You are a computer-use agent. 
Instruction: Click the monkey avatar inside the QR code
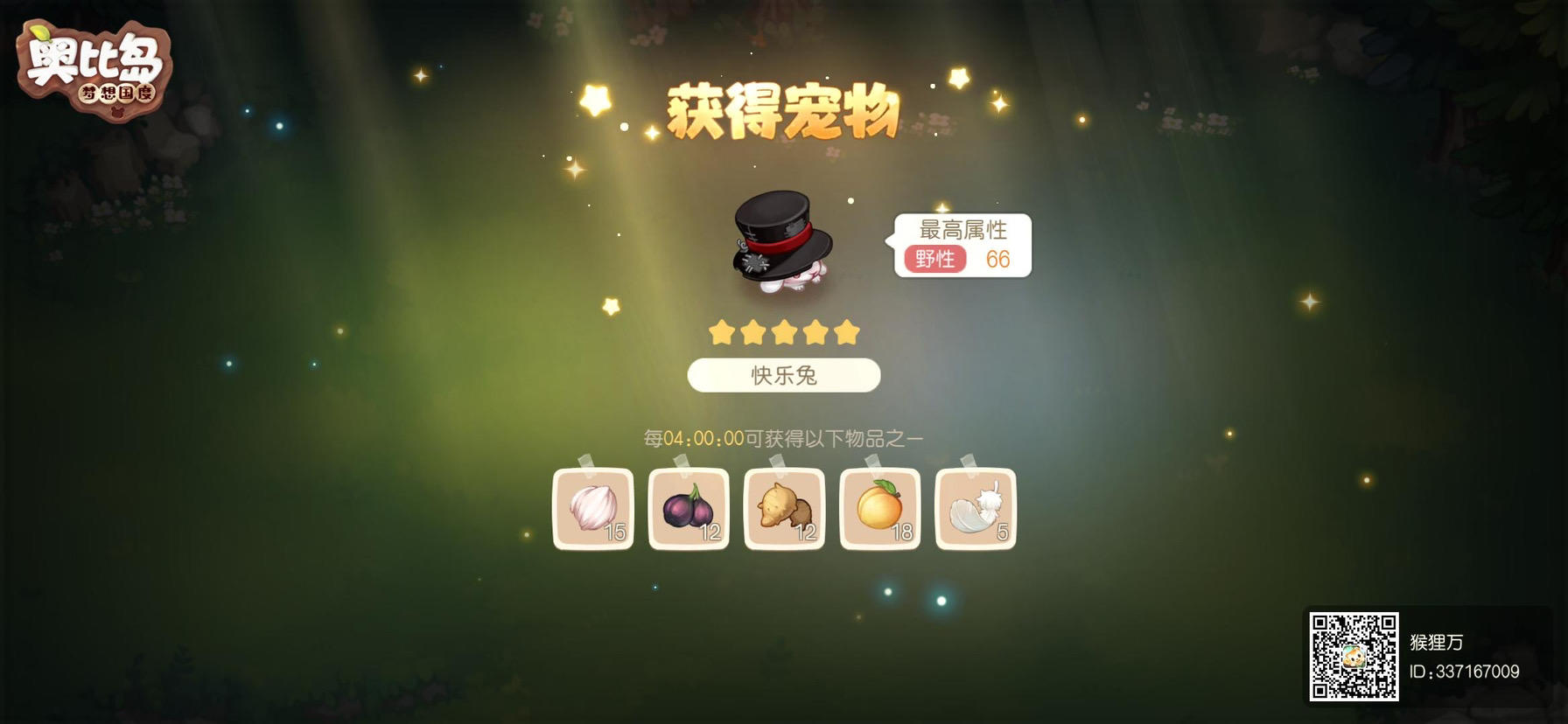(x=1354, y=655)
